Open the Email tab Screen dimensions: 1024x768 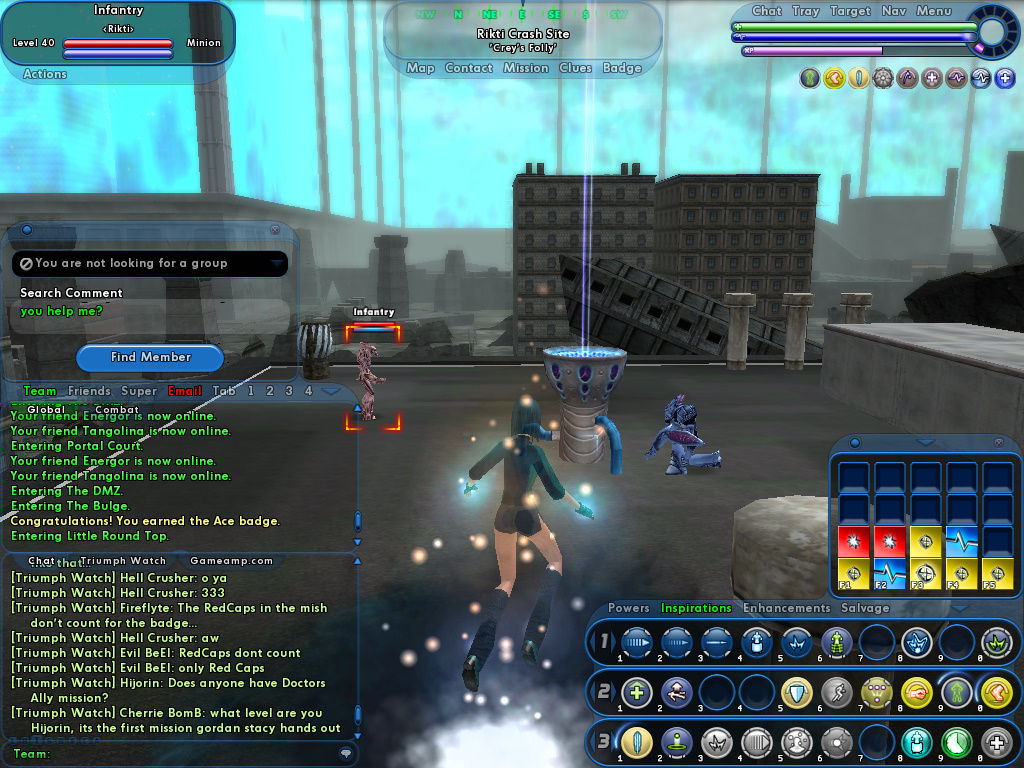coord(185,391)
